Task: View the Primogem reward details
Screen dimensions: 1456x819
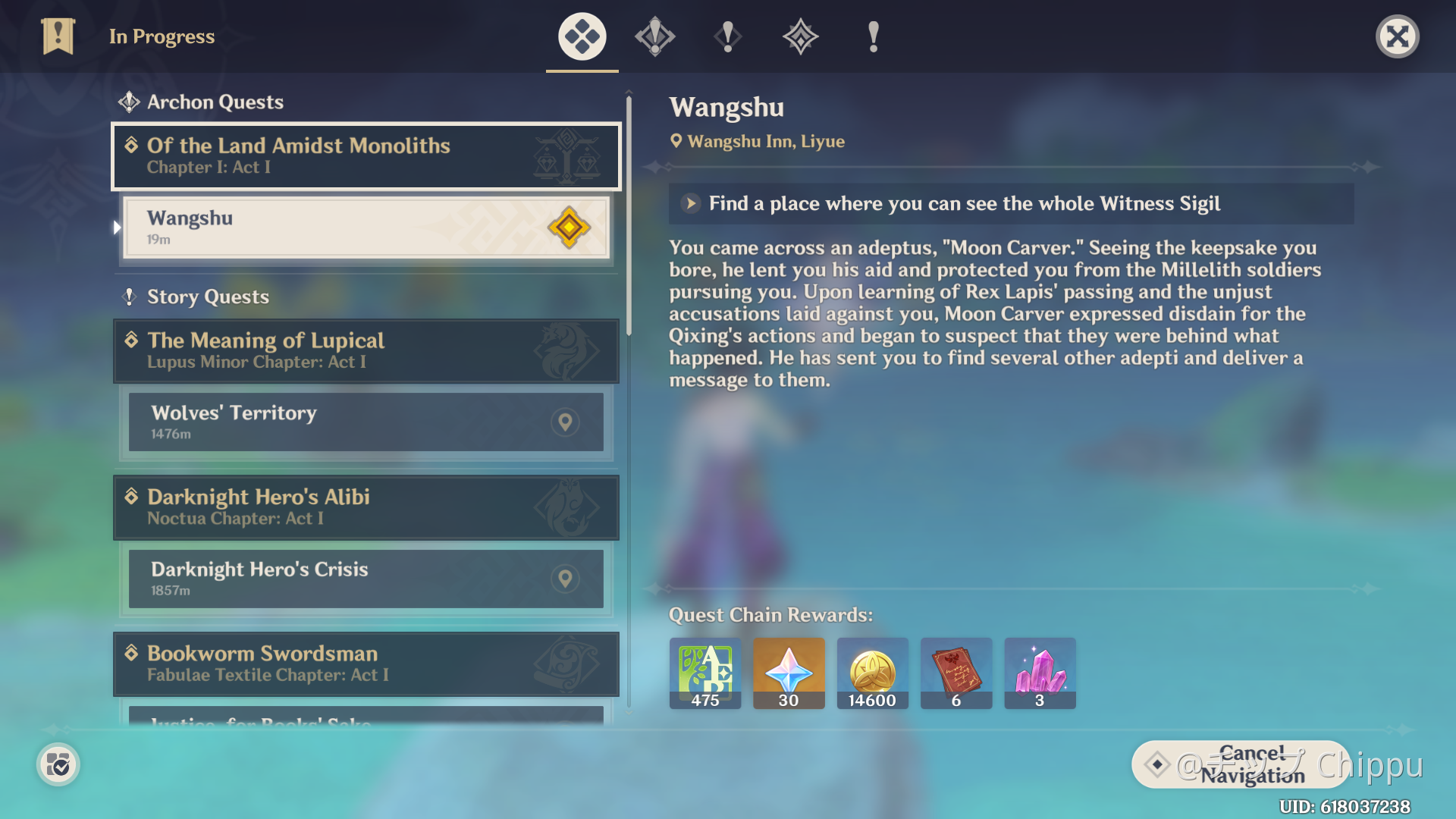Action: click(789, 673)
